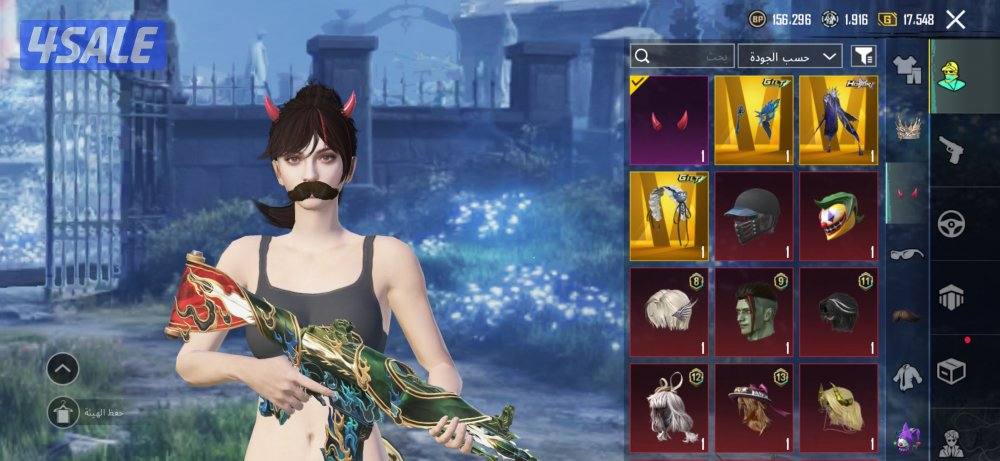The width and height of the screenshot is (1000, 461).
Task: Click the save outfit hanger button
Action: coord(62,410)
